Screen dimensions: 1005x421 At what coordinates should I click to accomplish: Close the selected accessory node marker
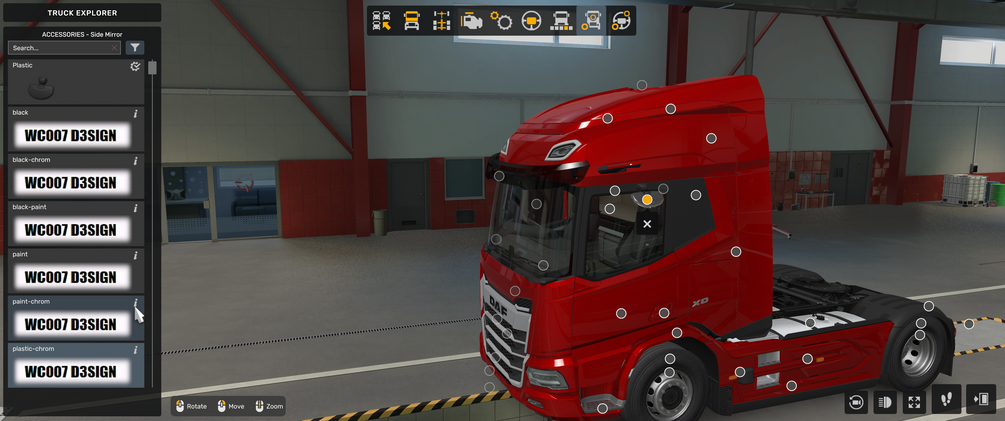point(647,224)
